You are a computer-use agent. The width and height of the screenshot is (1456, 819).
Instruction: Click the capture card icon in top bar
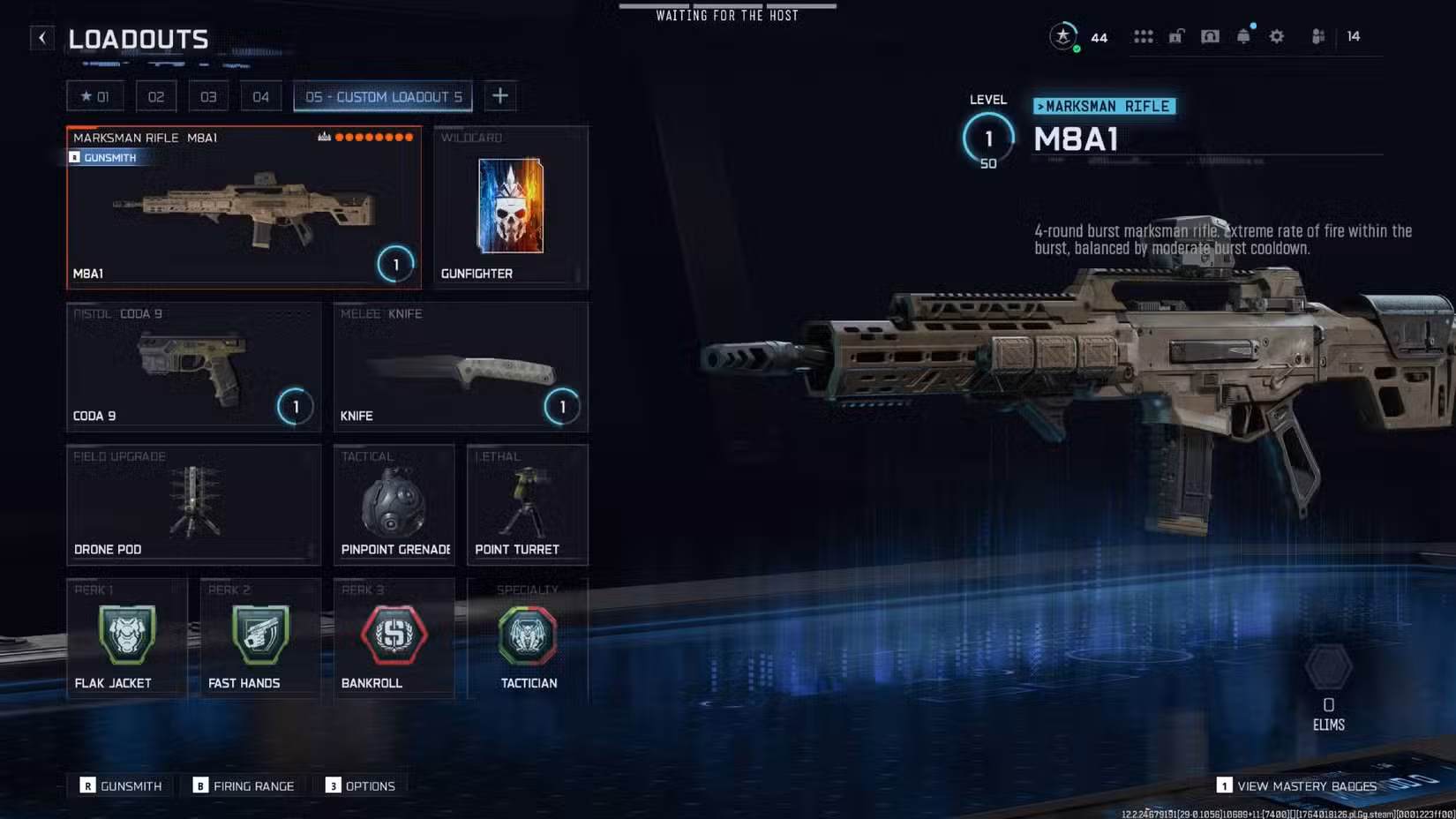point(1210,36)
